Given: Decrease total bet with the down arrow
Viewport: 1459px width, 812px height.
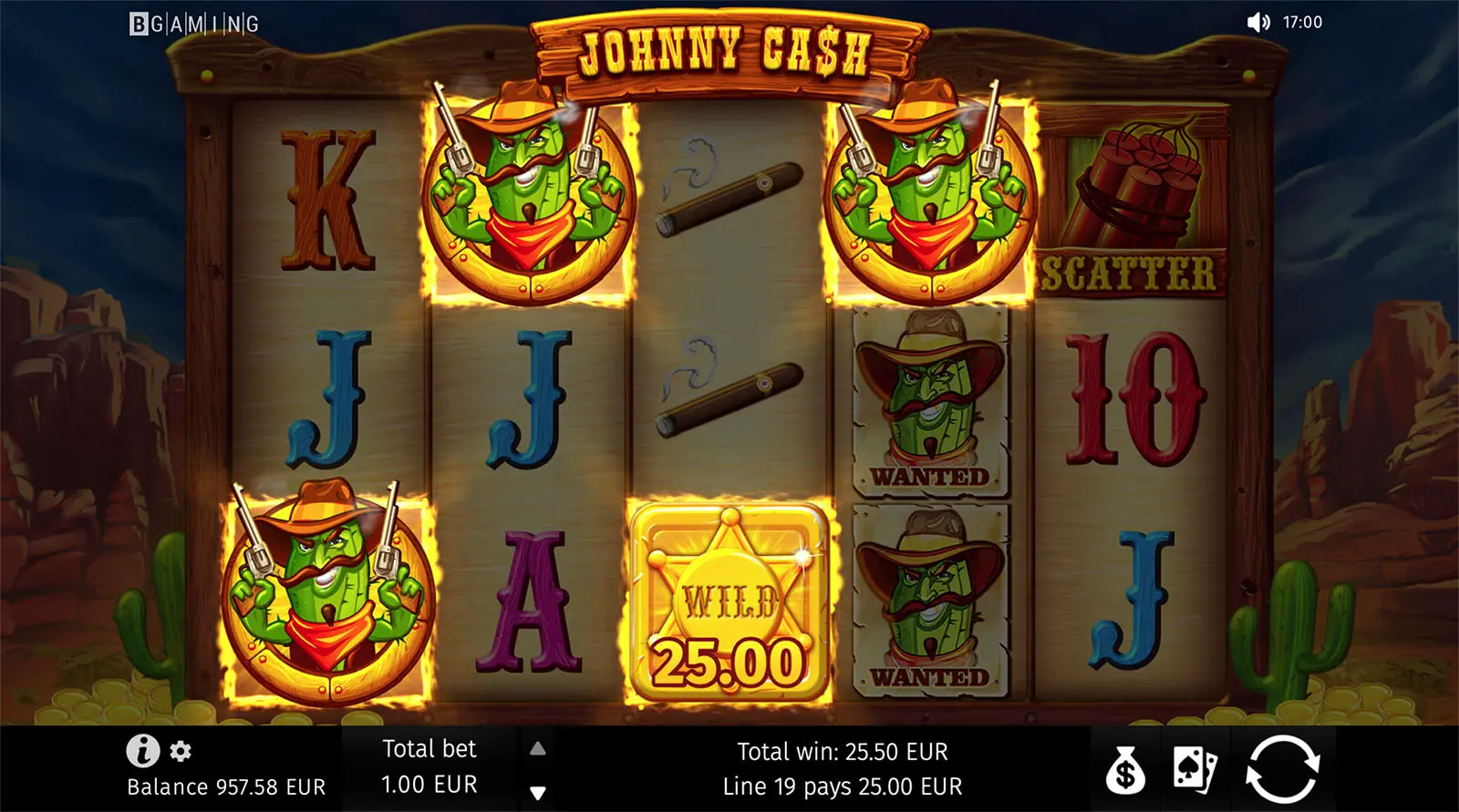Looking at the screenshot, I should (x=538, y=792).
